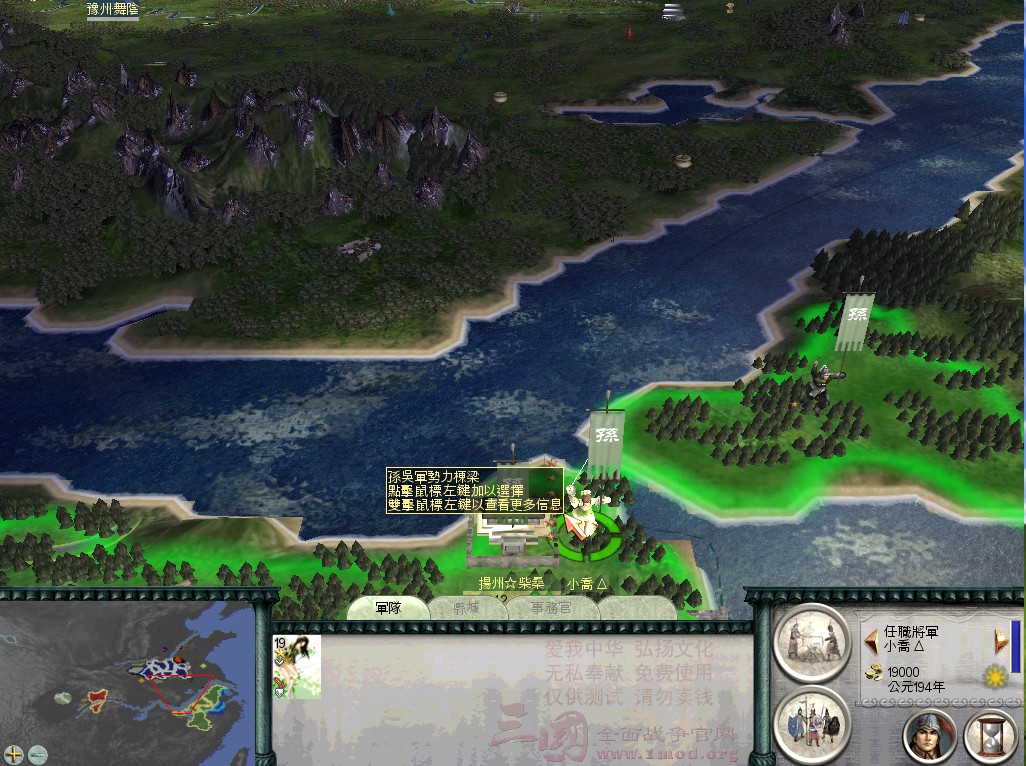Zoom in the minimap with the plus button

click(x=14, y=753)
